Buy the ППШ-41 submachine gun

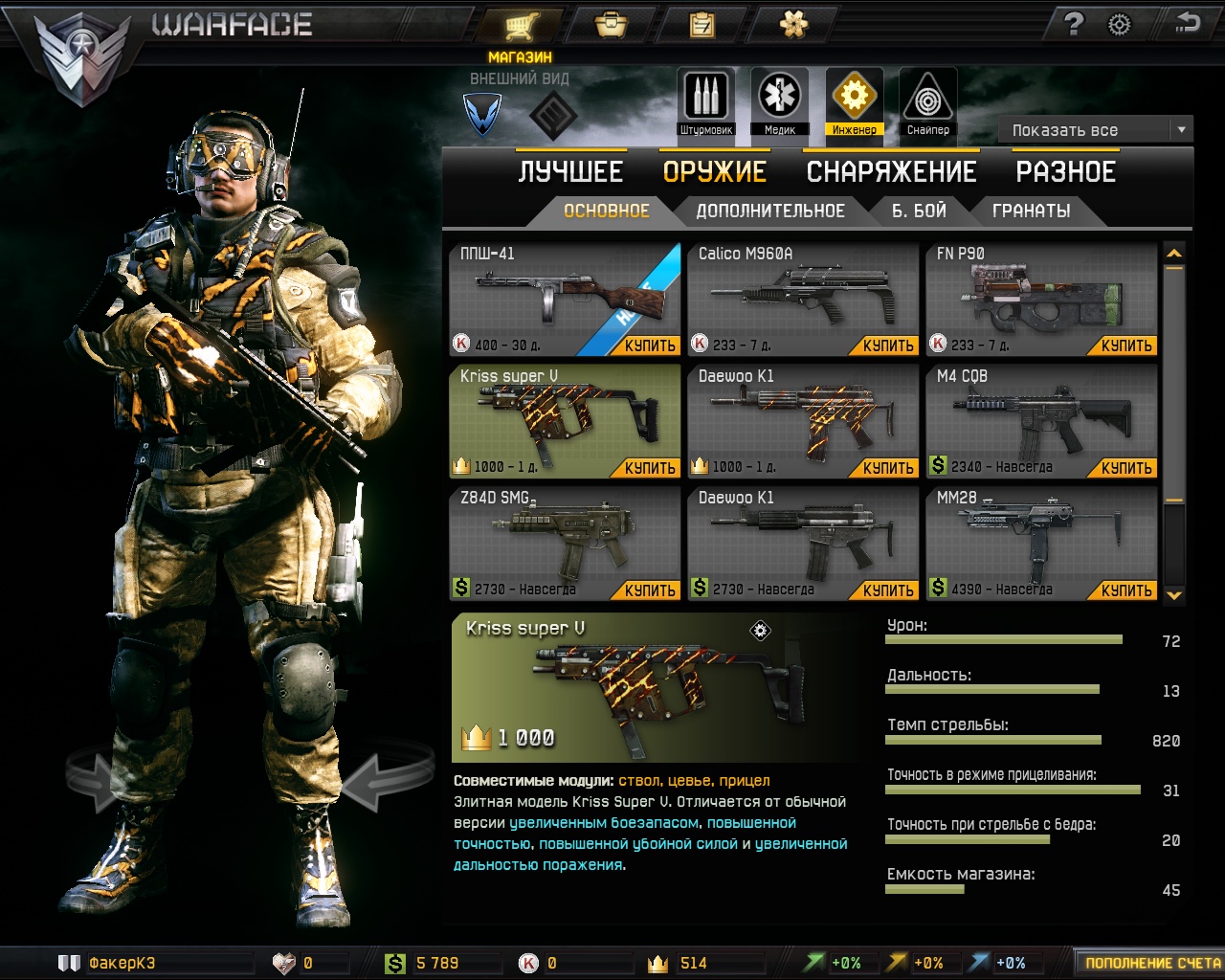pyautogui.click(x=650, y=345)
